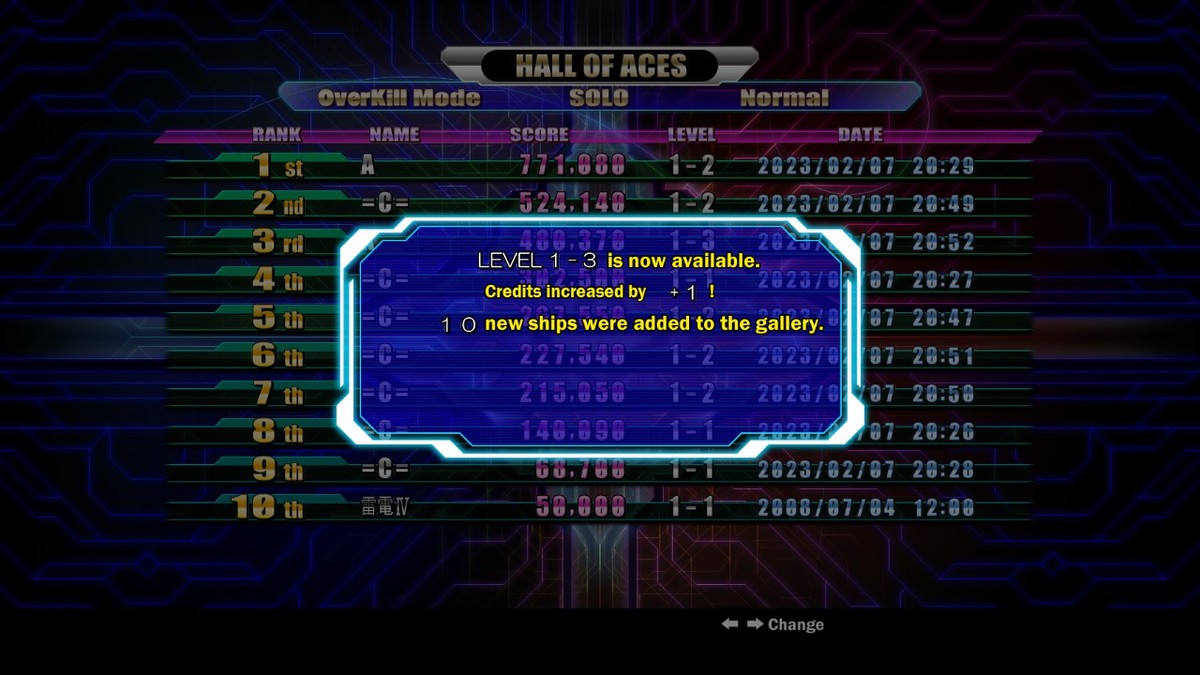
Task: Pick the 9th place 68,700 entry
Action: tap(600, 469)
